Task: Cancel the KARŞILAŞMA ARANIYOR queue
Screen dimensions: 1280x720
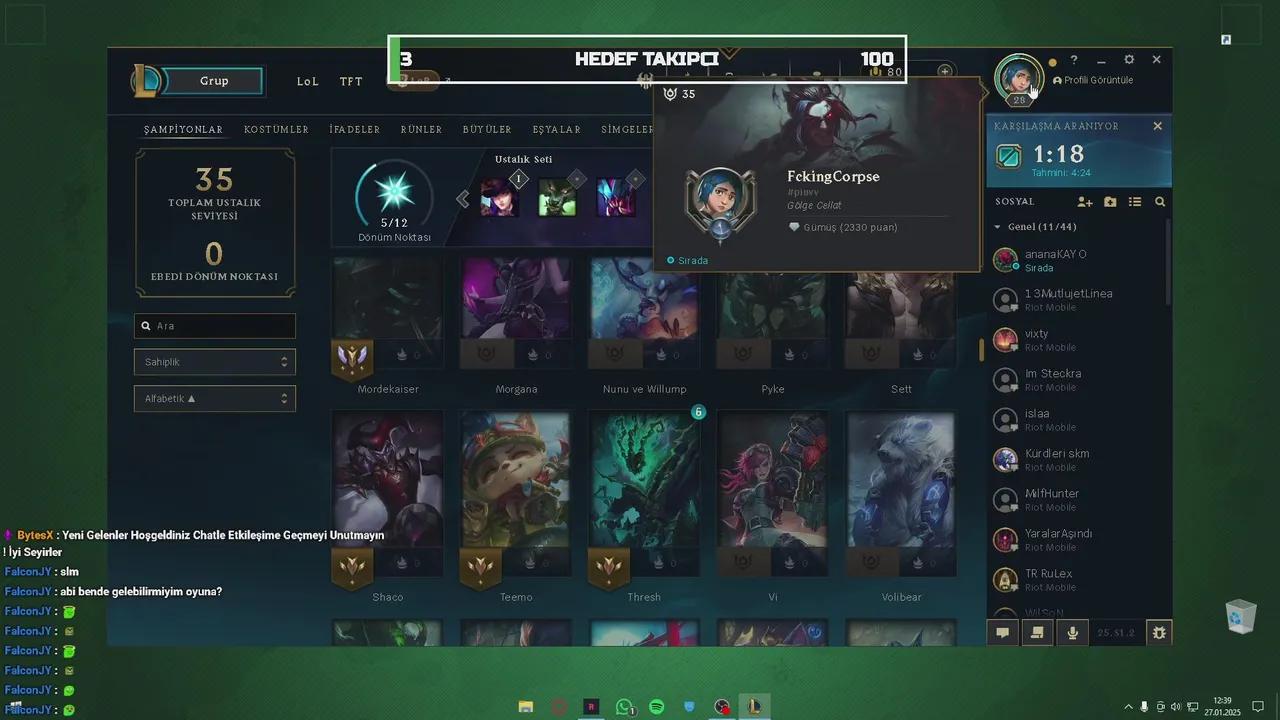Action: [x=1157, y=126]
